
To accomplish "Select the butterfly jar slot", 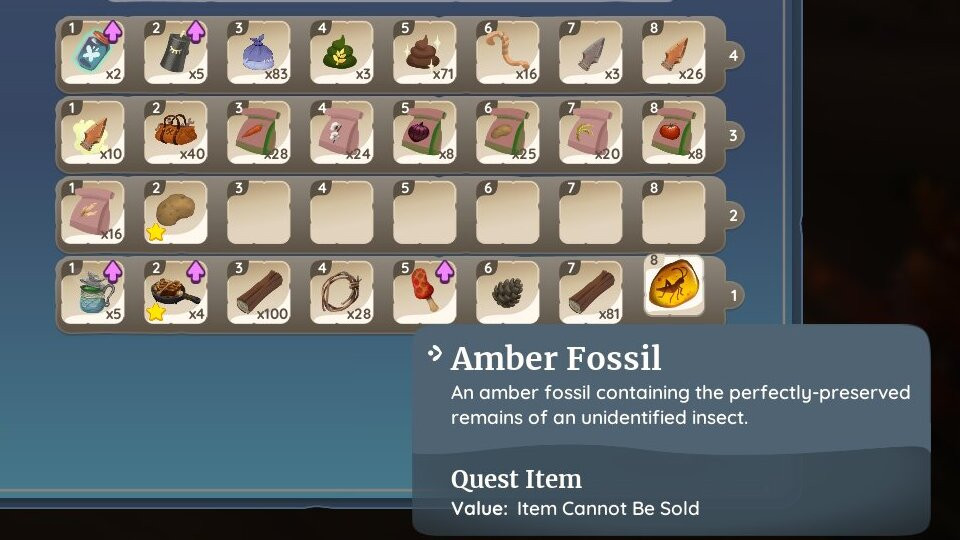I will coord(92,54).
